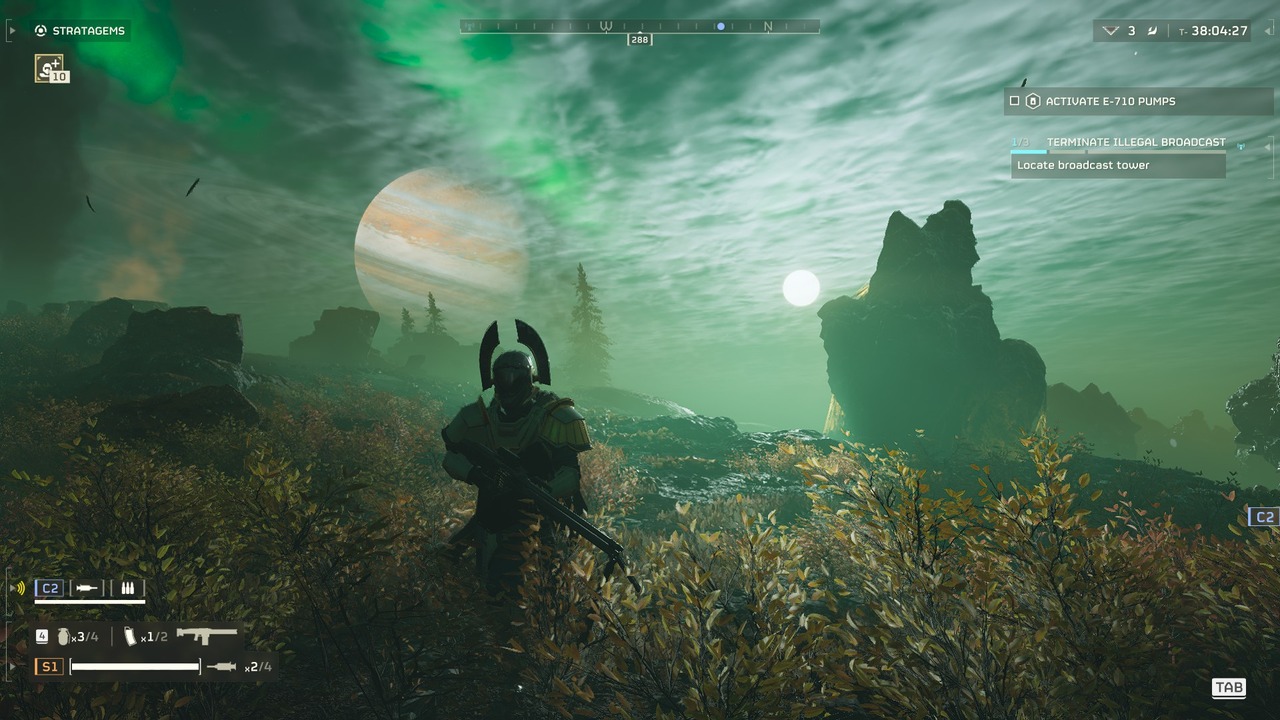Screen dimensions: 1280x720
Task: Click the stim syringe icon beside S1
Action: 222,666
